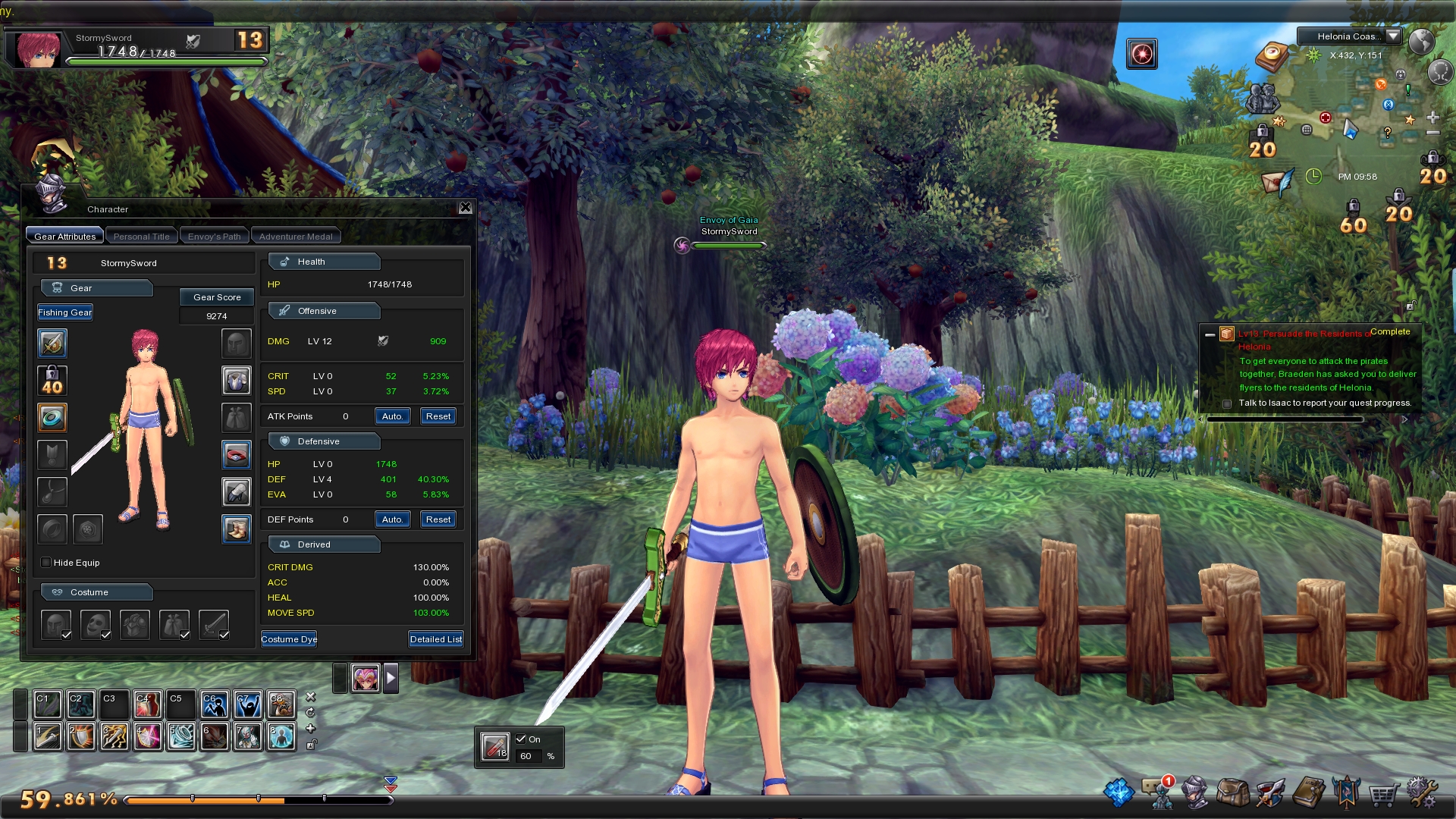
Task: Collapse the quest tracker with minus button
Action: (x=1210, y=334)
